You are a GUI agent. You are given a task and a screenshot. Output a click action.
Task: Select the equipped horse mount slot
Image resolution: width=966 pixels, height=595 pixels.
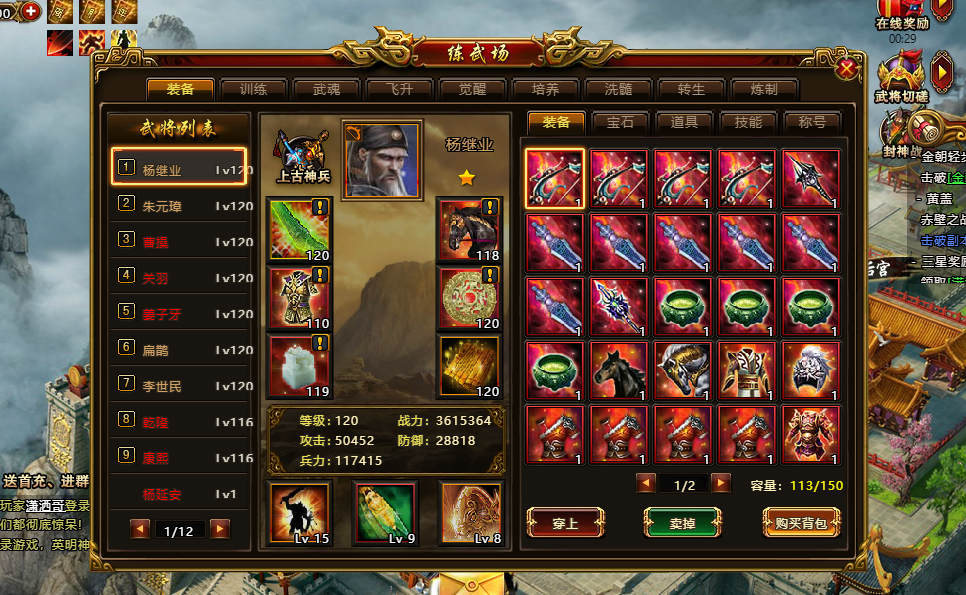pos(469,230)
